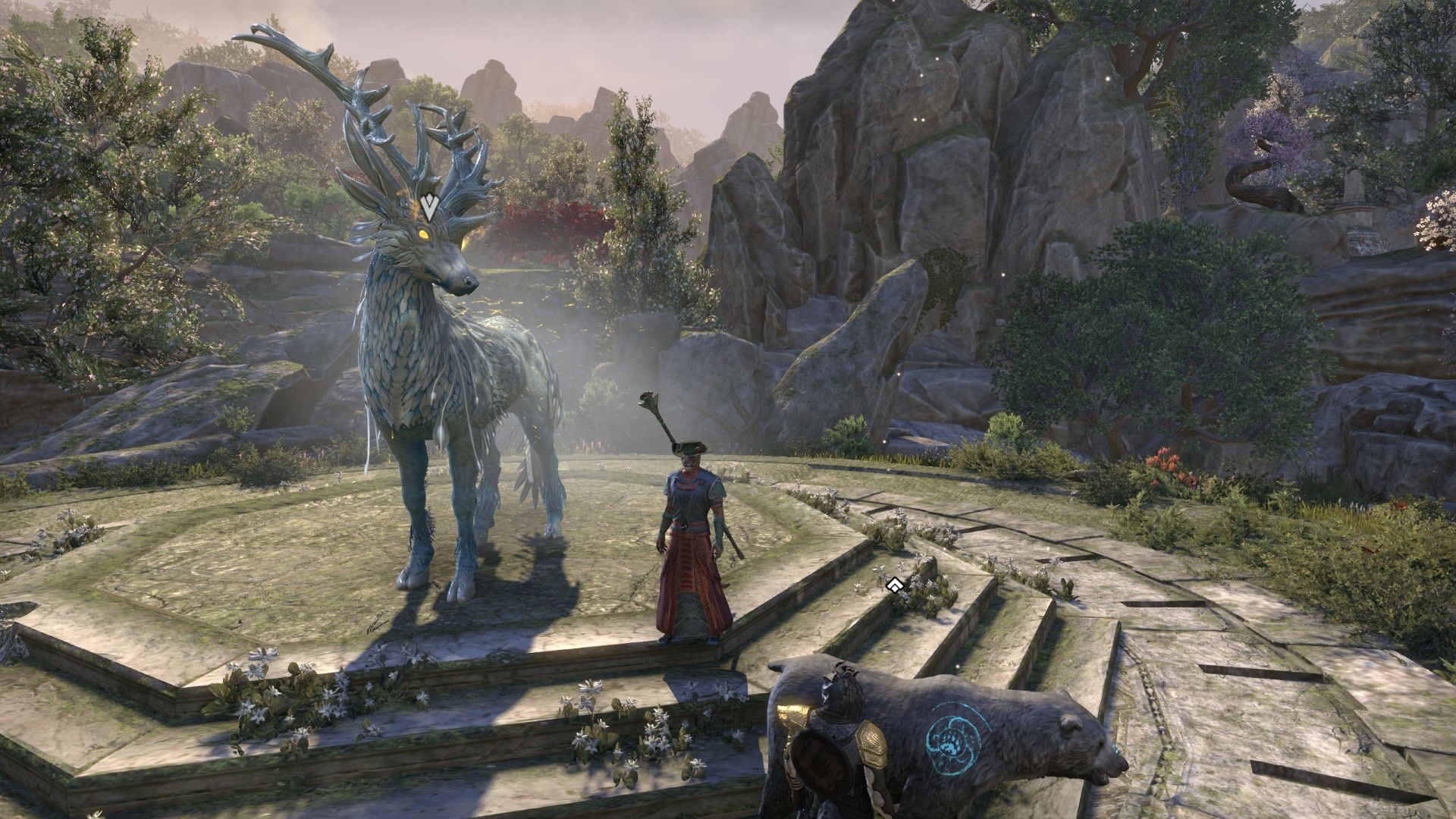
Task: Click the white chevron quest marker above the stag
Action: tap(429, 206)
